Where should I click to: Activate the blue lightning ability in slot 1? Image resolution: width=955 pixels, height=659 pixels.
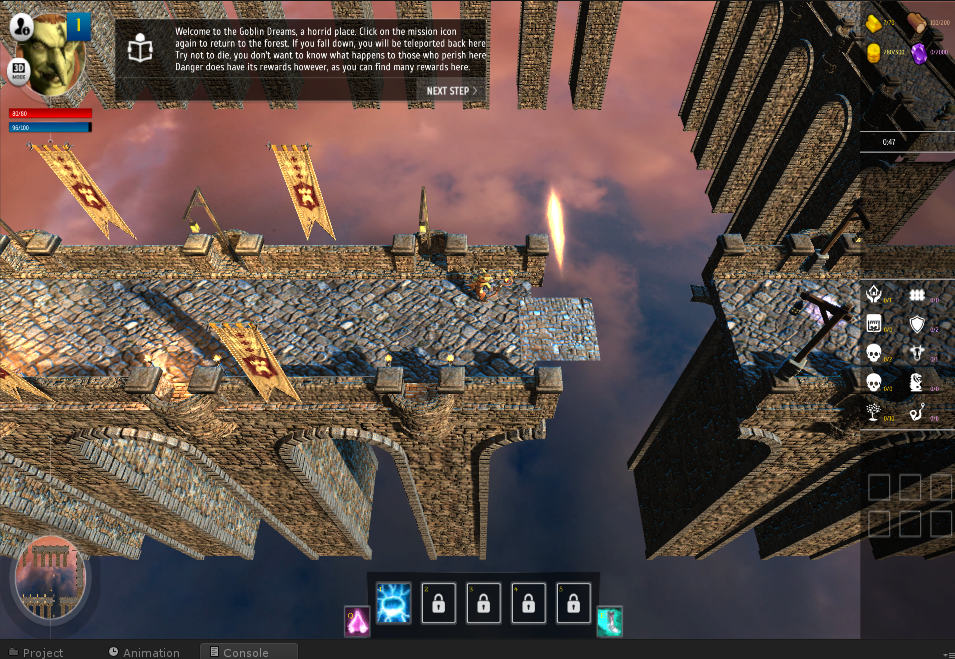point(393,603)
